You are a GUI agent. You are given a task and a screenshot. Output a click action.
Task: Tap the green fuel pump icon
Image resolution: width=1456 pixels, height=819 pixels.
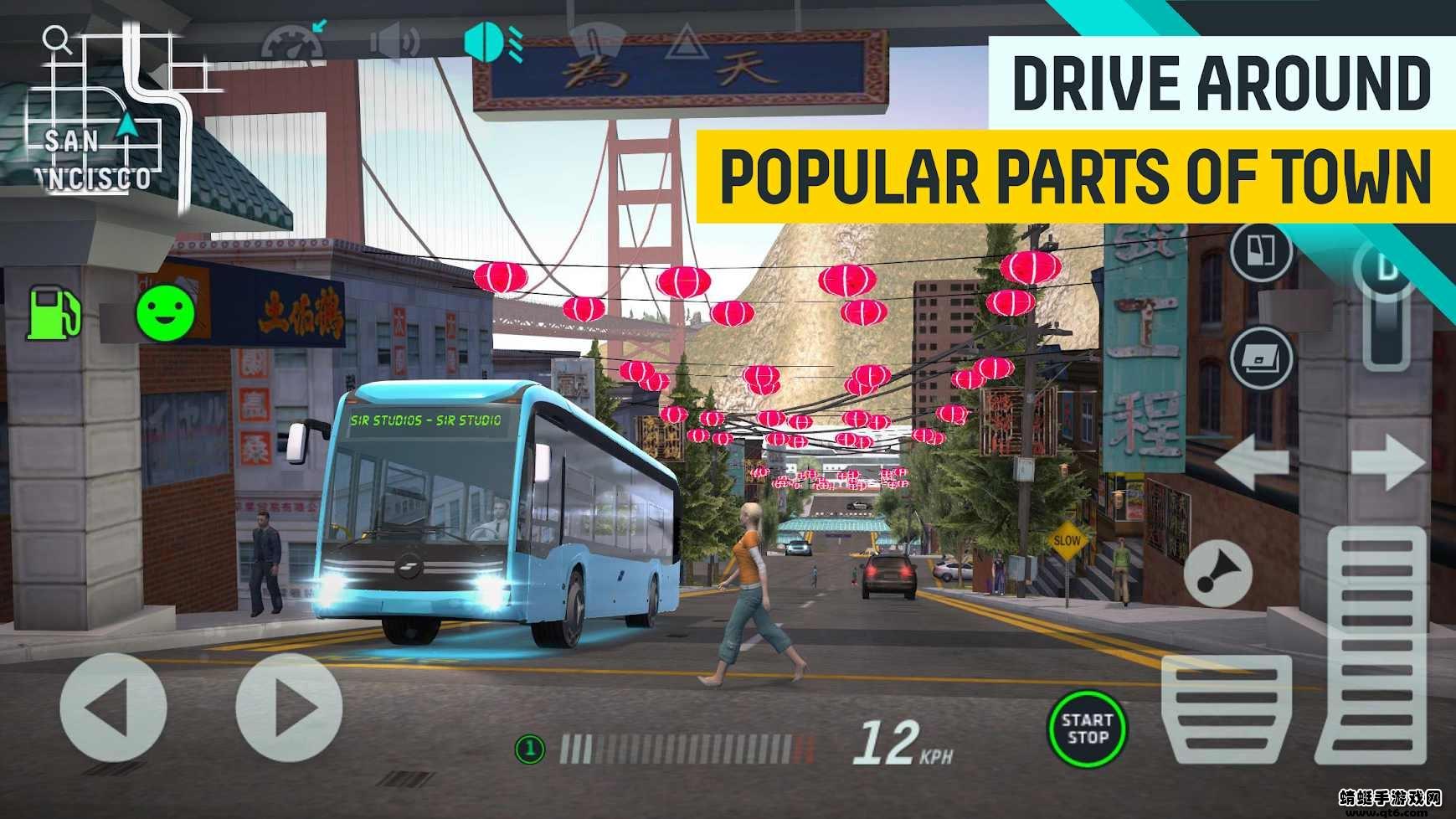point(54,312)
